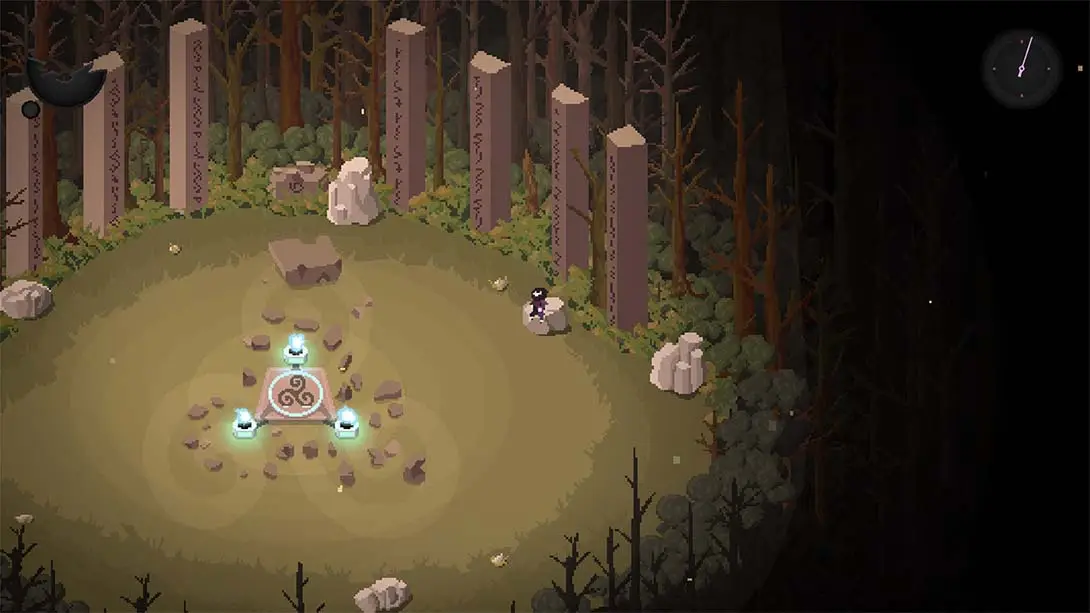Viewport: 1090px width, 613px height.
Task: Click the round clock dial
Action: pos(1020,67)
